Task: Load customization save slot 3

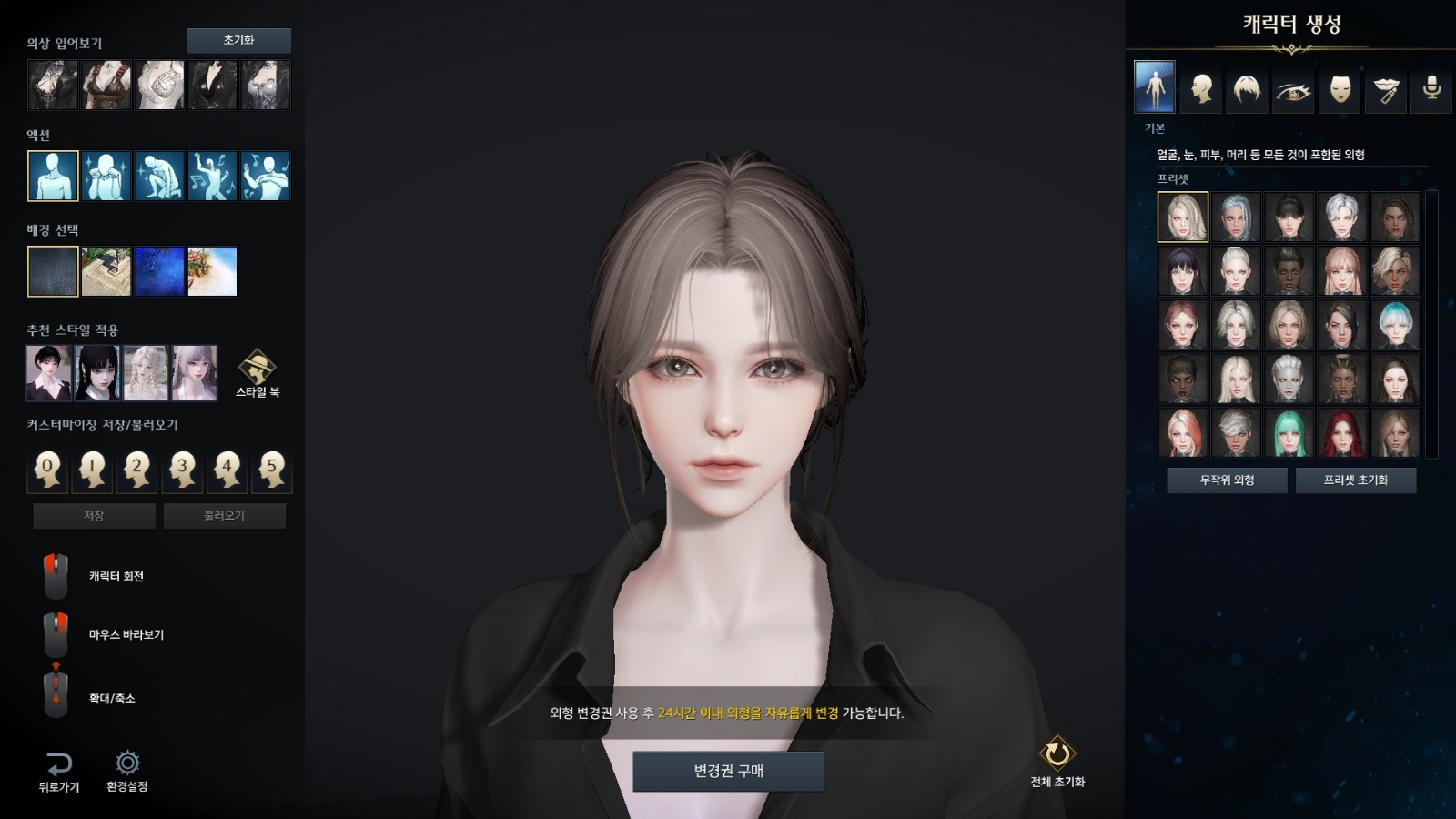Action: tap(182, 470)
